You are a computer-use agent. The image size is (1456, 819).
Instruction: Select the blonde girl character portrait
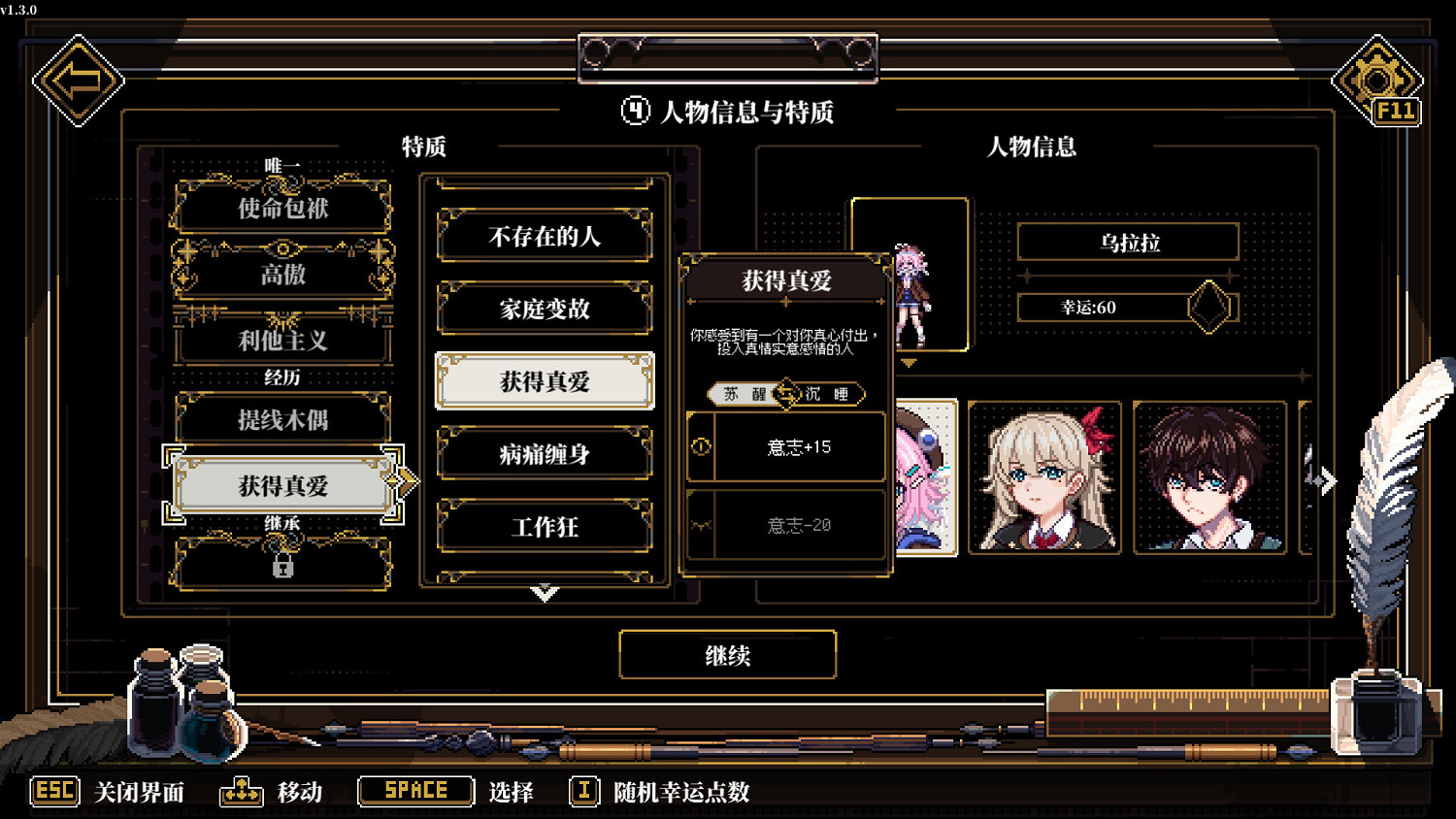click(1045, 475)
